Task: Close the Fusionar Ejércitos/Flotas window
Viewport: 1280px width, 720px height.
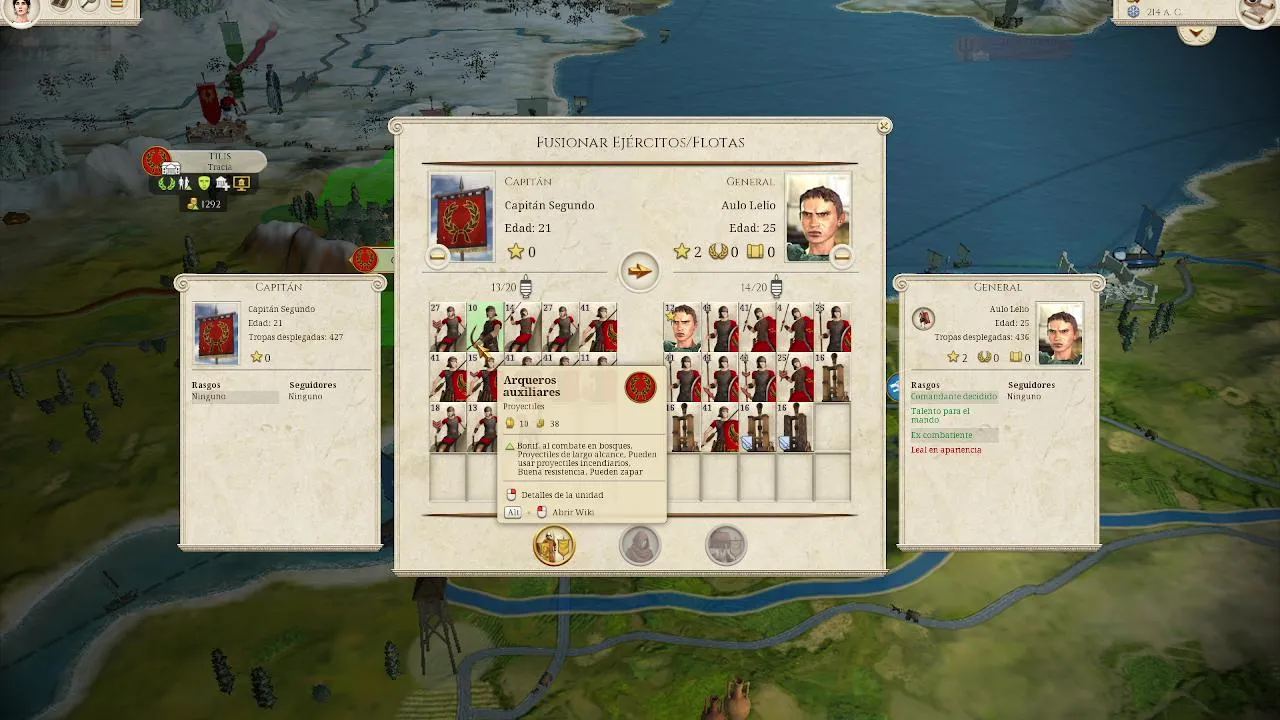Action: point(884,127)
